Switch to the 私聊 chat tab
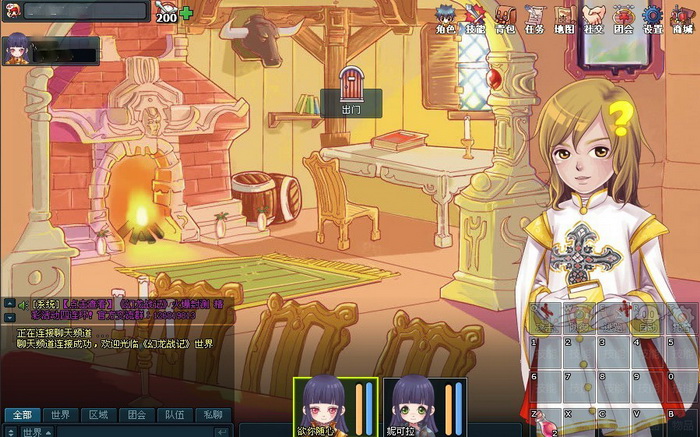Viewport: 700px width, 437px height. [212, 414]
